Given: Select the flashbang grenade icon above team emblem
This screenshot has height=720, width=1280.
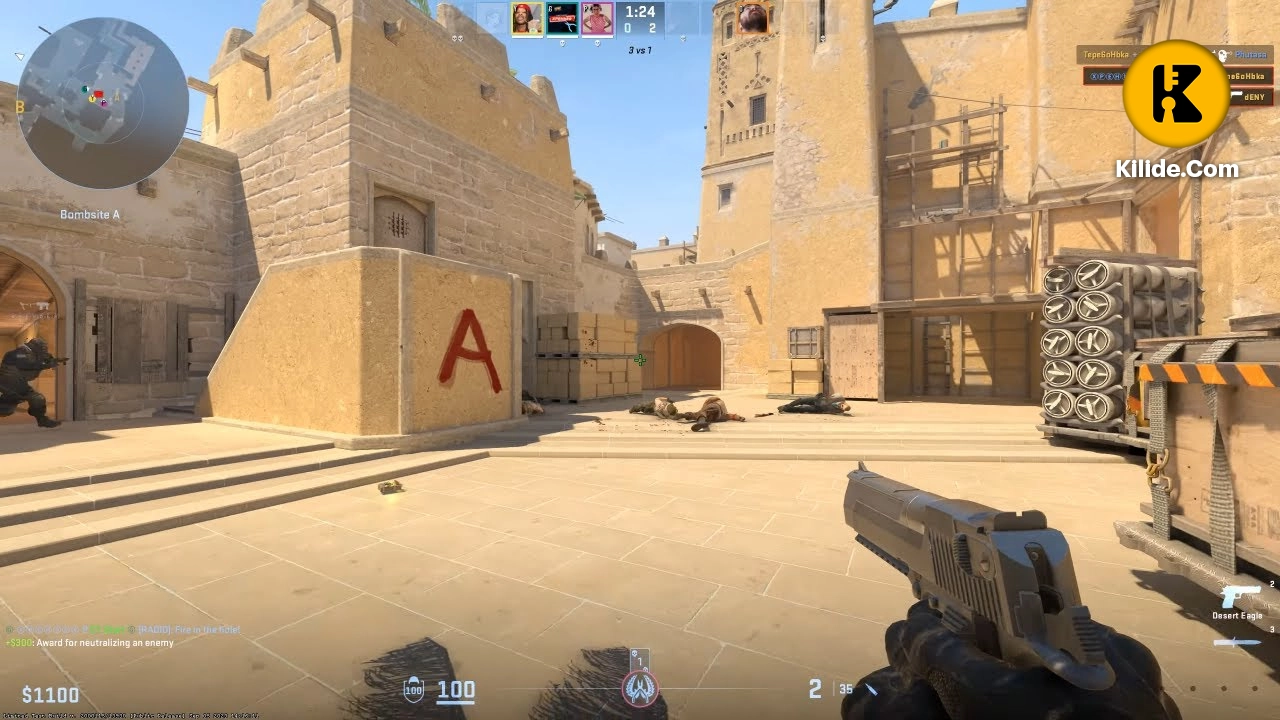Looking at the screenshot, I should click(634, 653).
